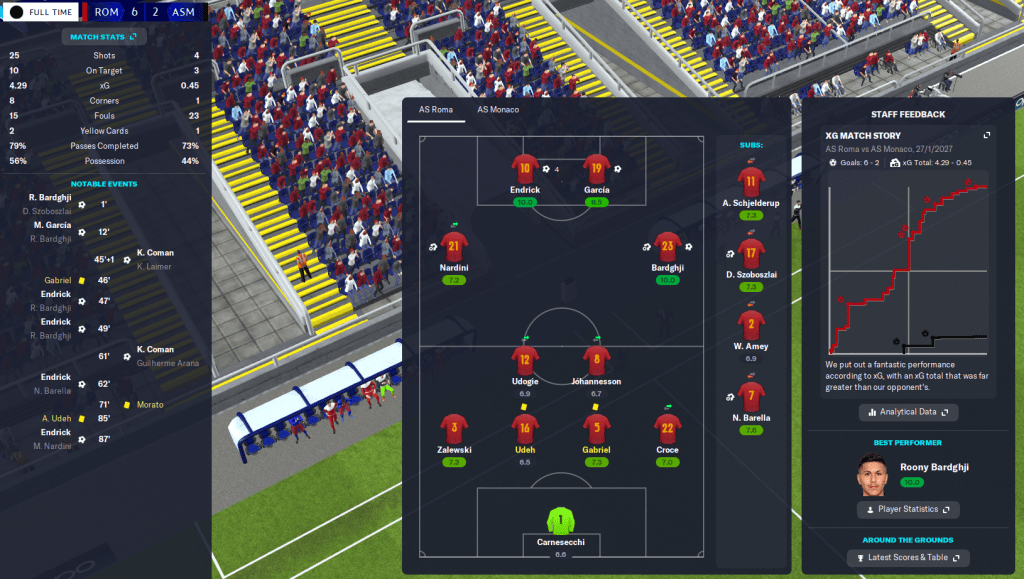The width and height of the screenshot is (1024, 579).
Task: Click goalkeeper Carnesecchi's shirt
Action: 560,520
